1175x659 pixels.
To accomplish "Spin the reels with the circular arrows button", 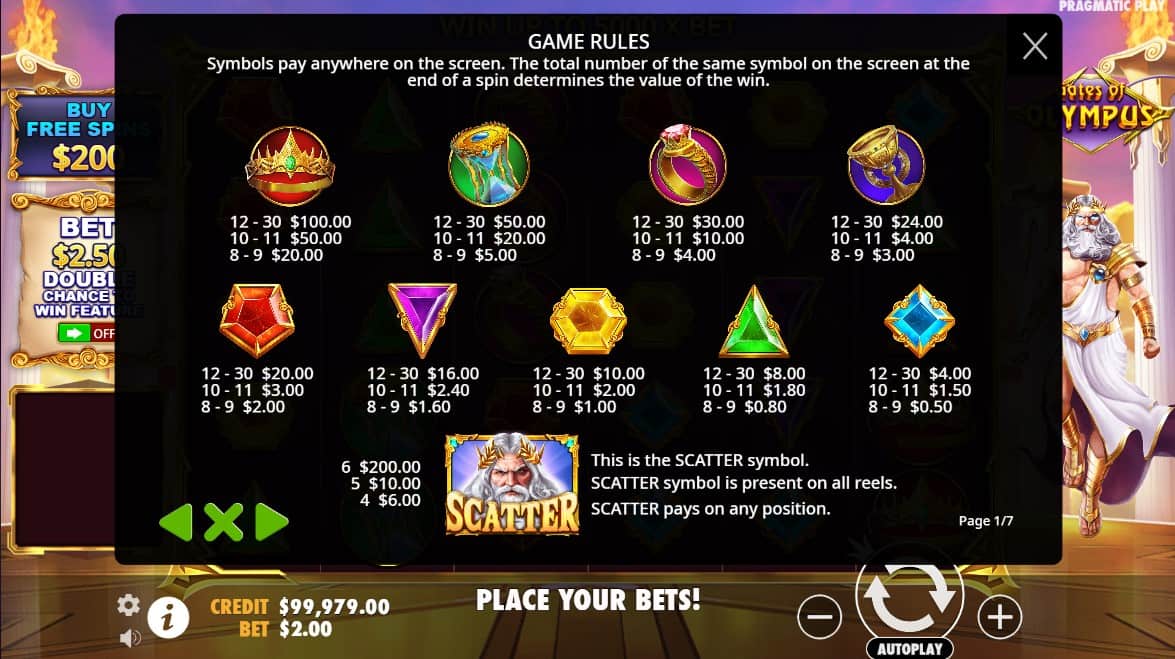I will [909, 595].
